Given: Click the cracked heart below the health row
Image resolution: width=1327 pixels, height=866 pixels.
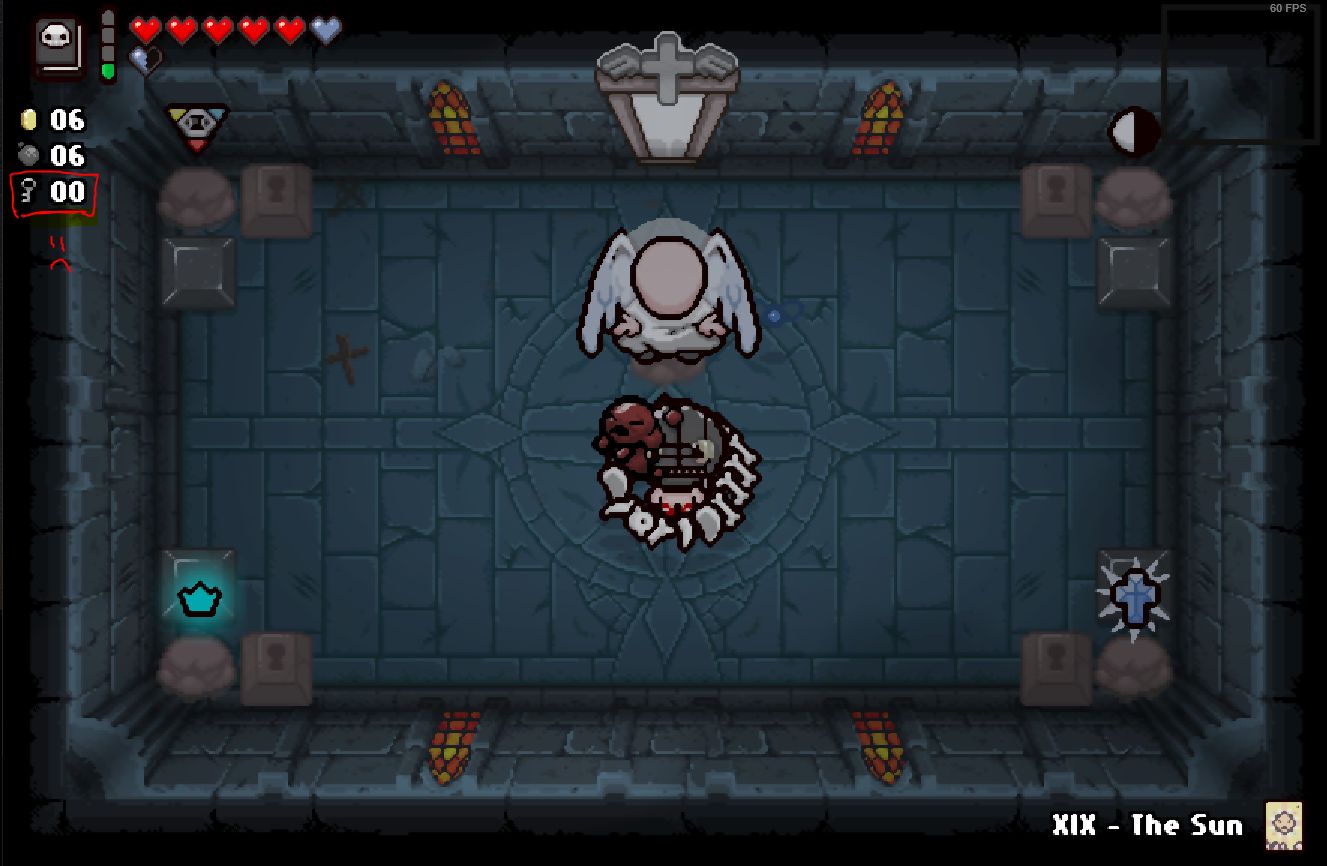Looking at the screenshot, I should pyautogui.click(x=145, y=61).
